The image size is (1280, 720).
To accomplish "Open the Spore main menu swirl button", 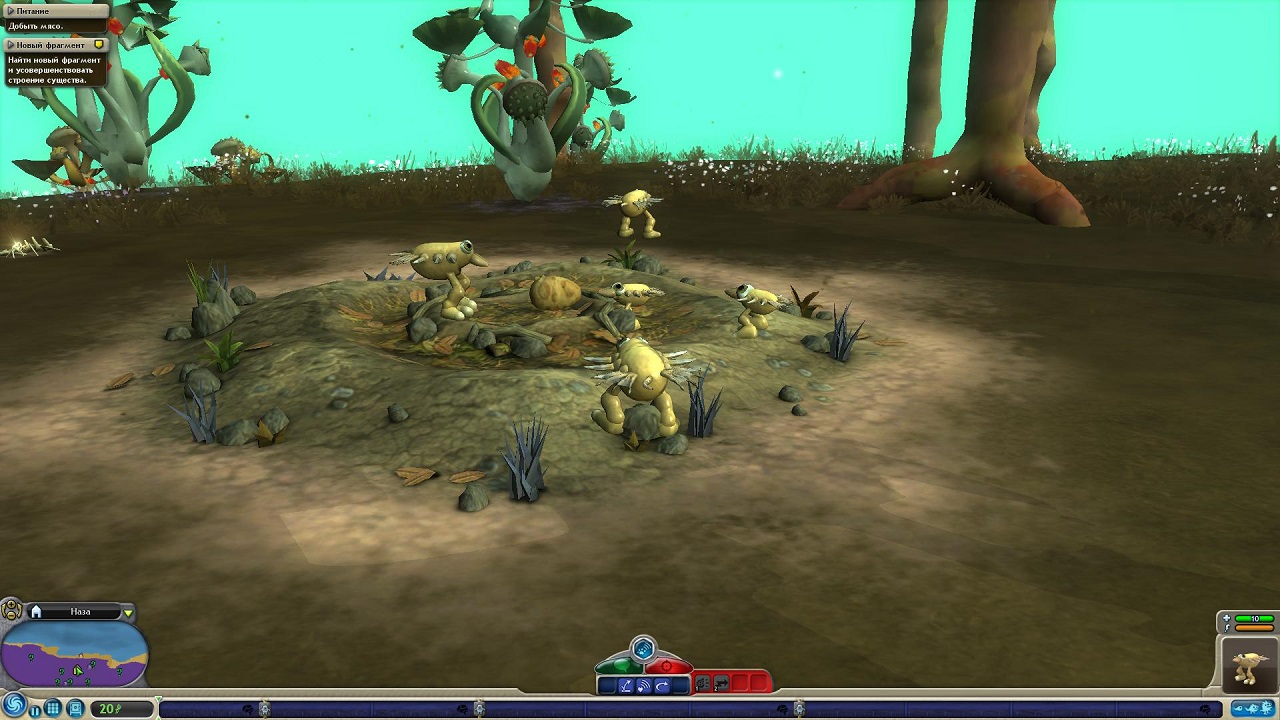I will coord(12,706).
